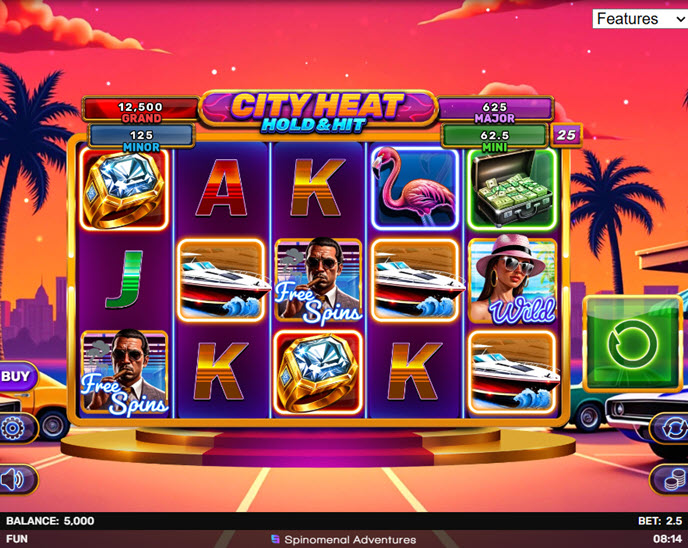Activate autoplay with the circular arrows icon
The image size is (688, 548).
(x=670, y=429)
